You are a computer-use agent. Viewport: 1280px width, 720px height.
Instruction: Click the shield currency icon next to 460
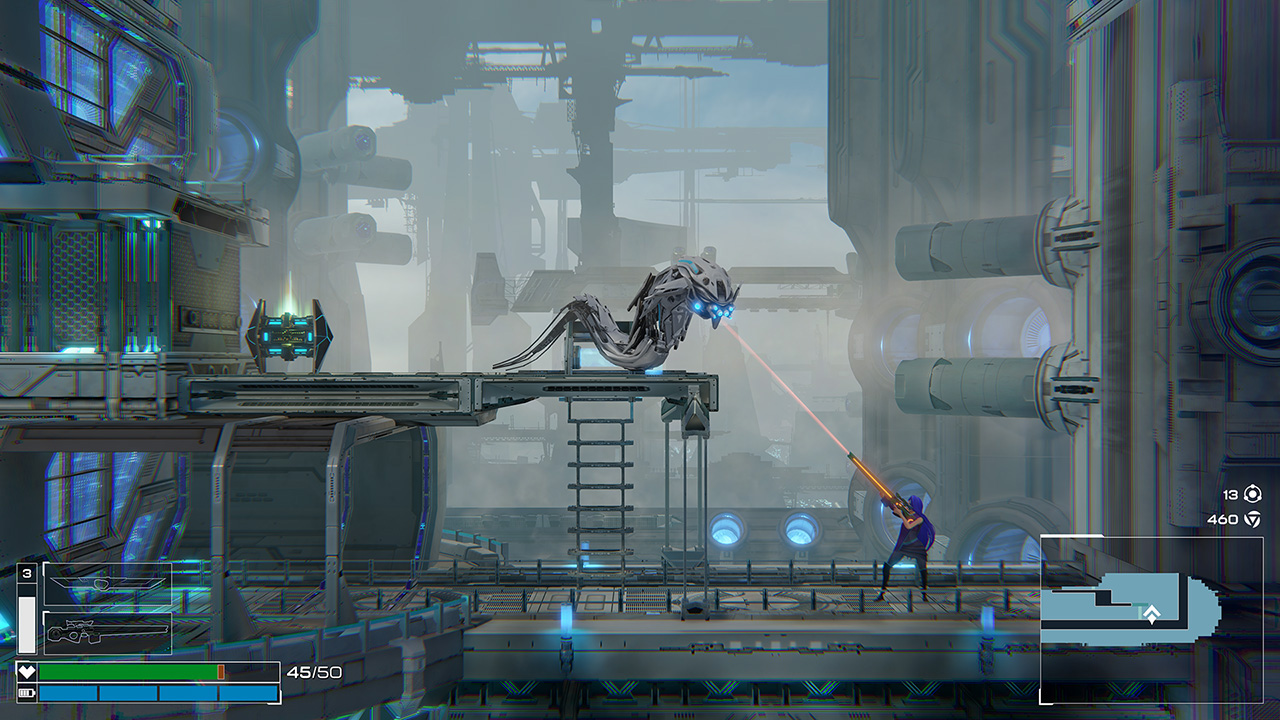pyautogui.click(x=1253, y=519)
